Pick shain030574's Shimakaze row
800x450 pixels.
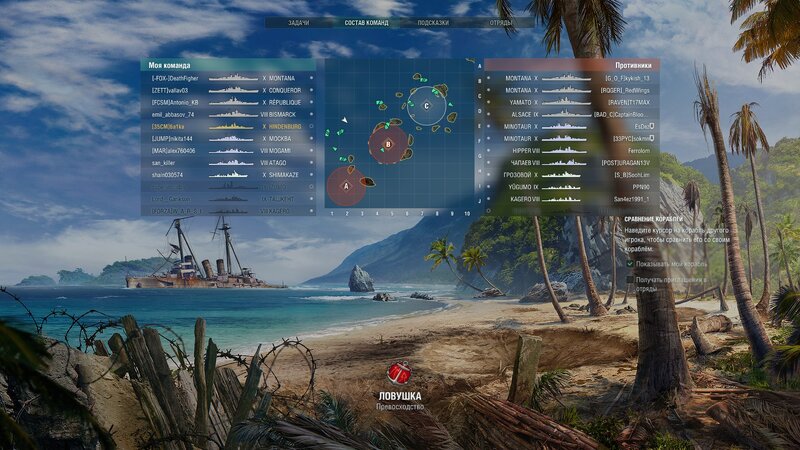[x=228, y=175]
